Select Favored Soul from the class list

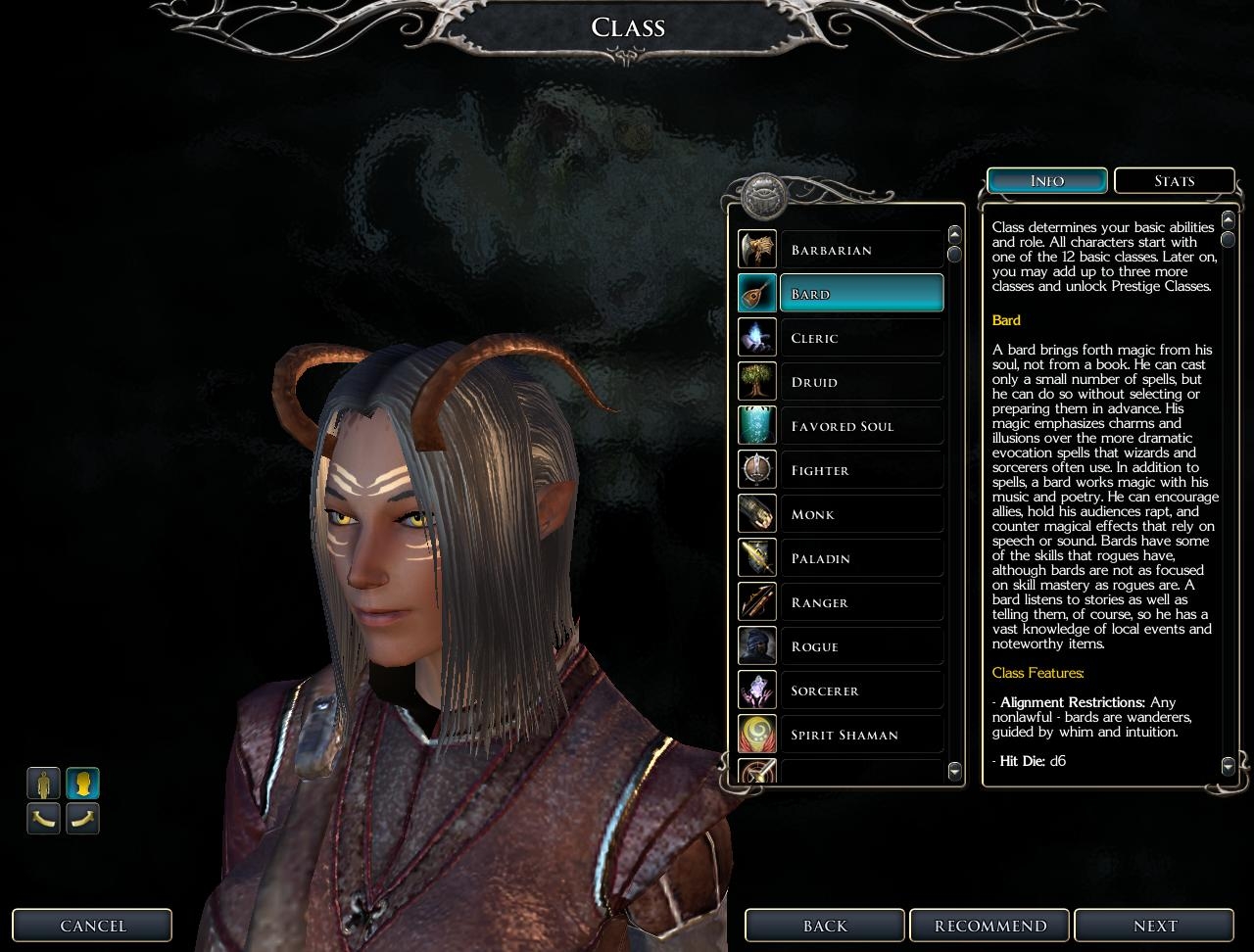pos(861,426)
